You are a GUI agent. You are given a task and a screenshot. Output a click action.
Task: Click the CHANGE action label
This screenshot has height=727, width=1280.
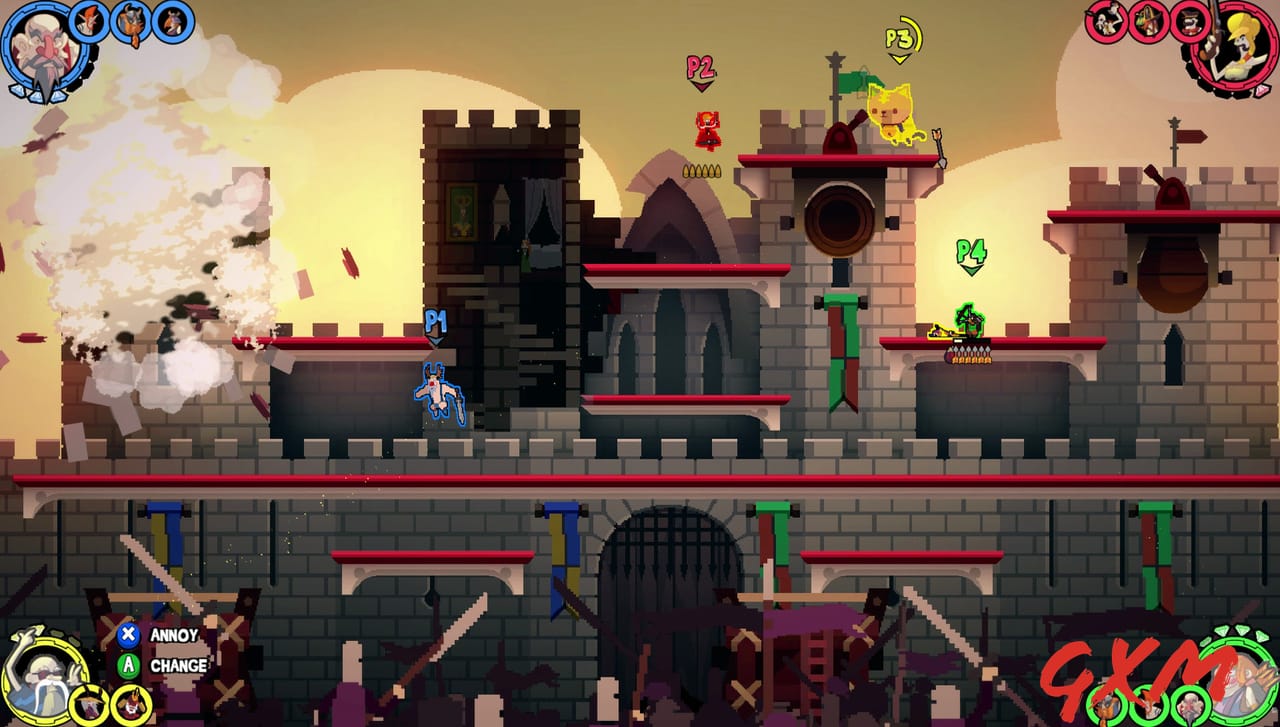(x=180, y=664)
